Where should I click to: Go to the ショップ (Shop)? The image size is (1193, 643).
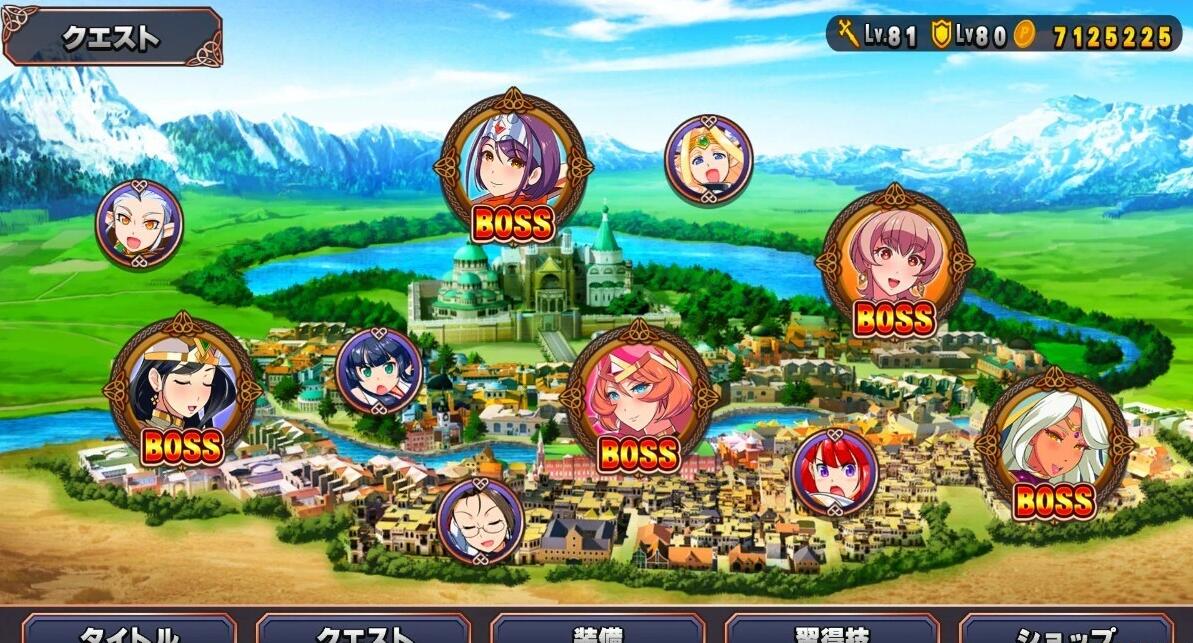[1066, 631]
